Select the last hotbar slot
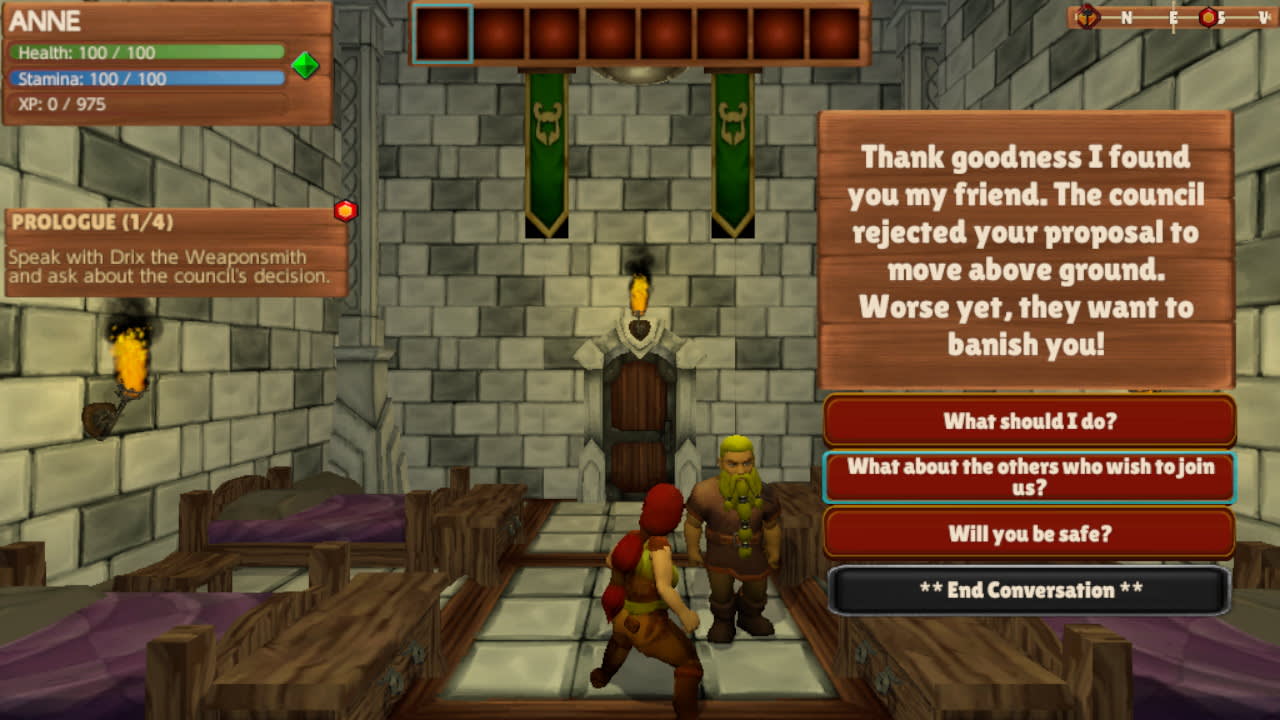Screen dimensions: 1280x720 [x=835, y=31]
